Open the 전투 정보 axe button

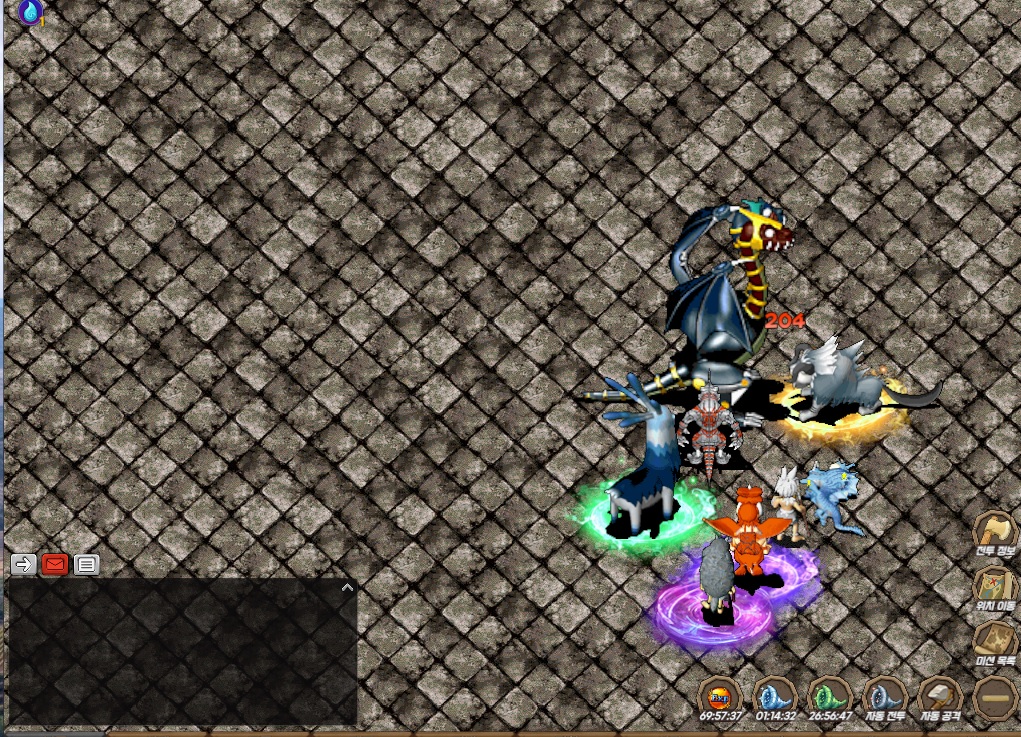[x=994, y=532]
